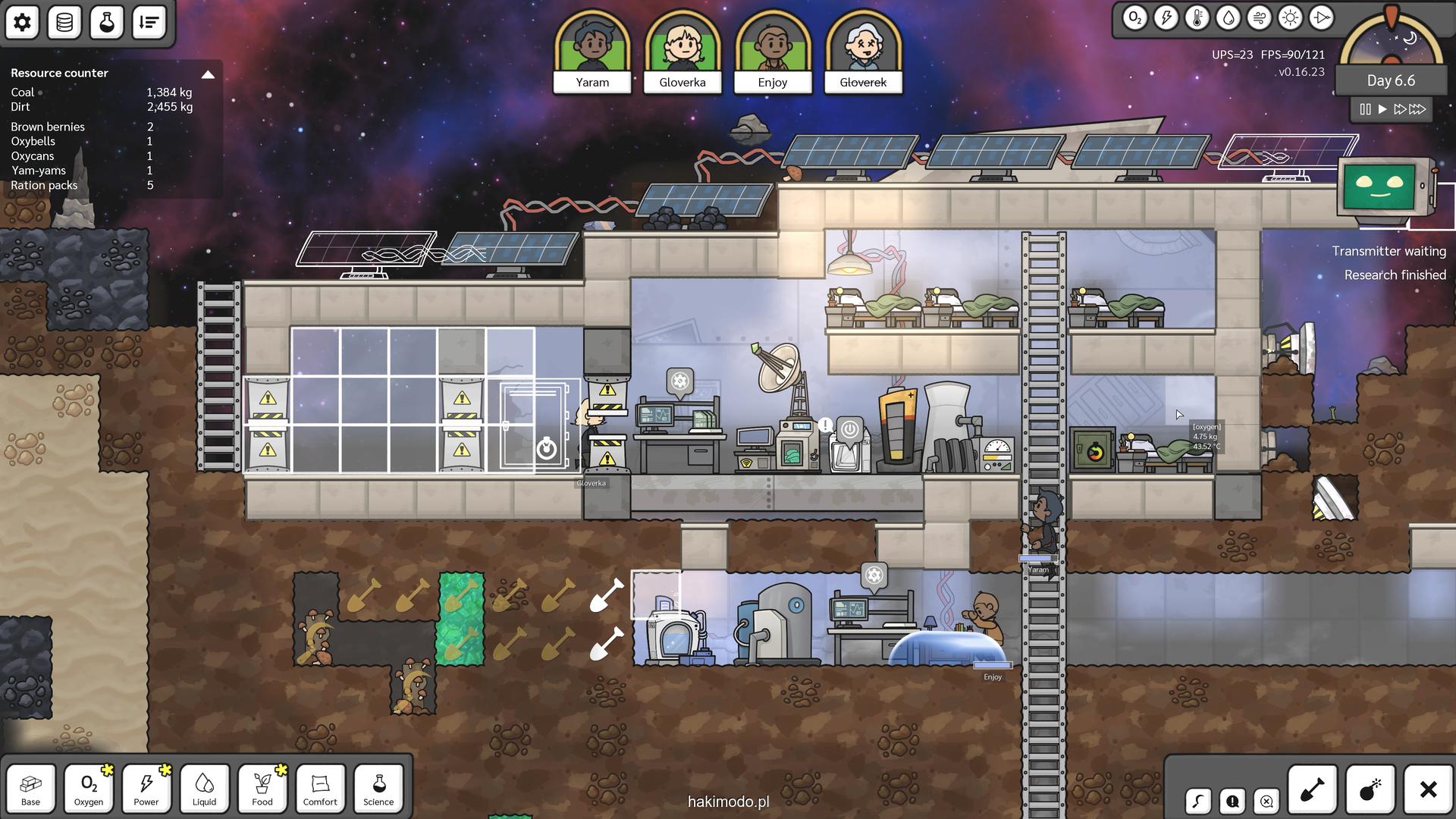Open the Food build category
Viewport: 1456px width, 819px height.
[262, 788]
